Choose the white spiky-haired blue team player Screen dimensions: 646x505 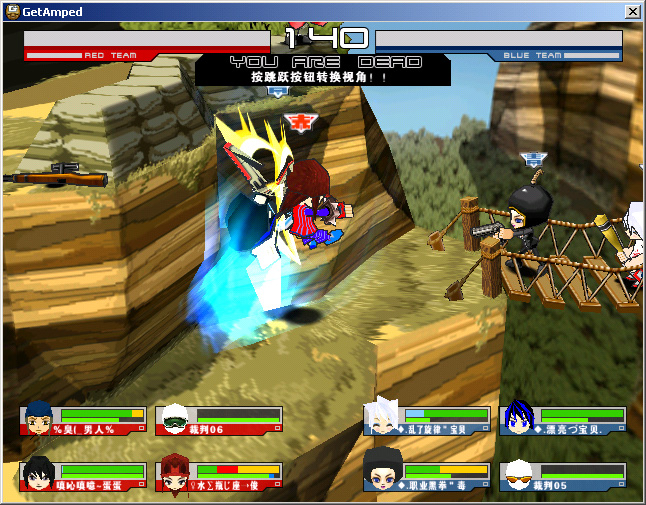(x=427, y=420)
